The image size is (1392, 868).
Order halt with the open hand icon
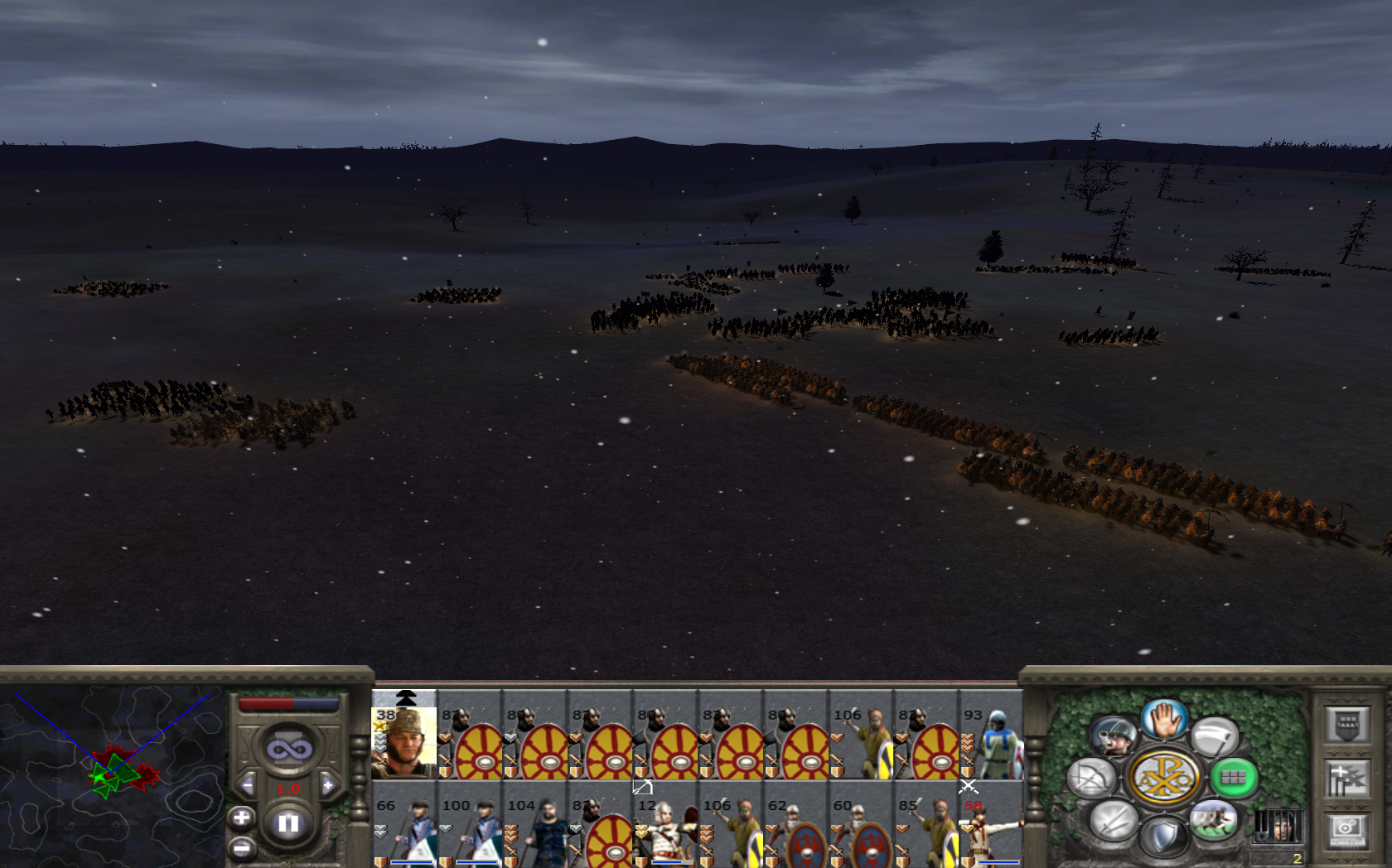click(1163, 719)
